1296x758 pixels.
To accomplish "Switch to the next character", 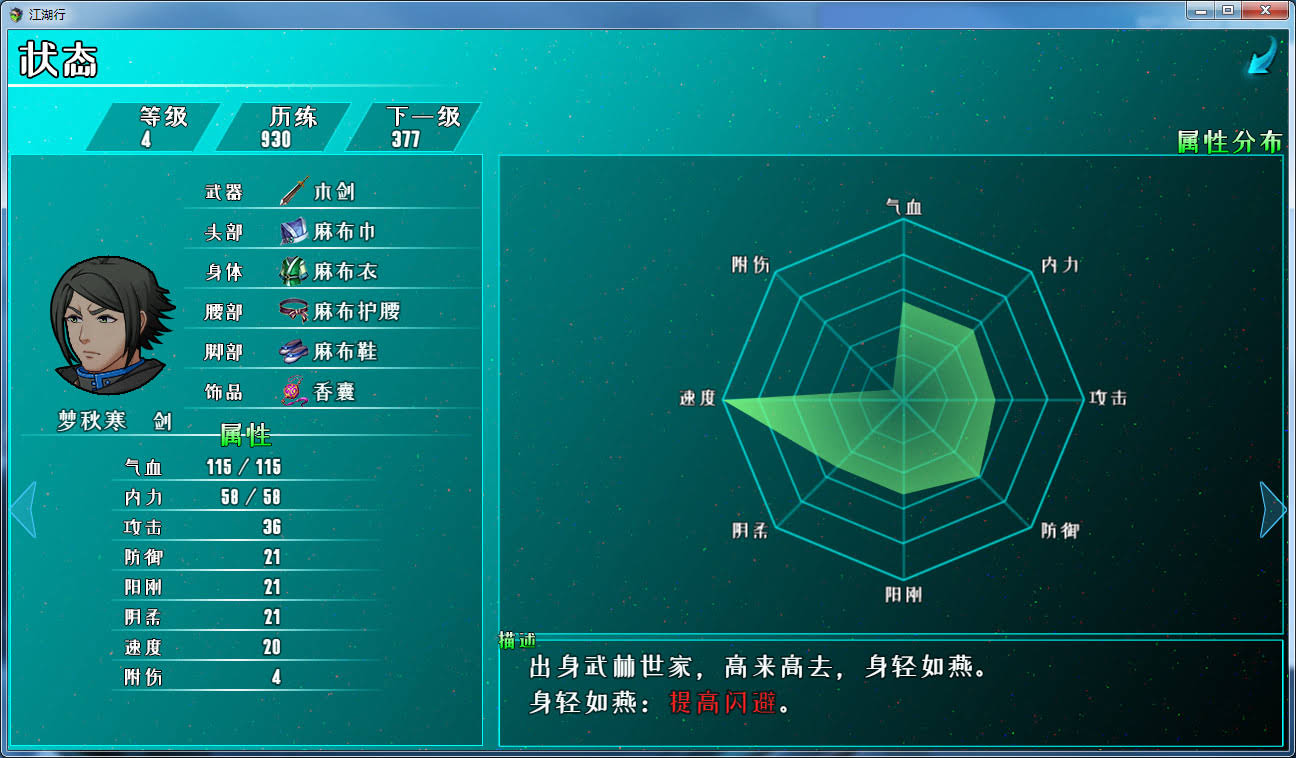I will point(1272,510).
